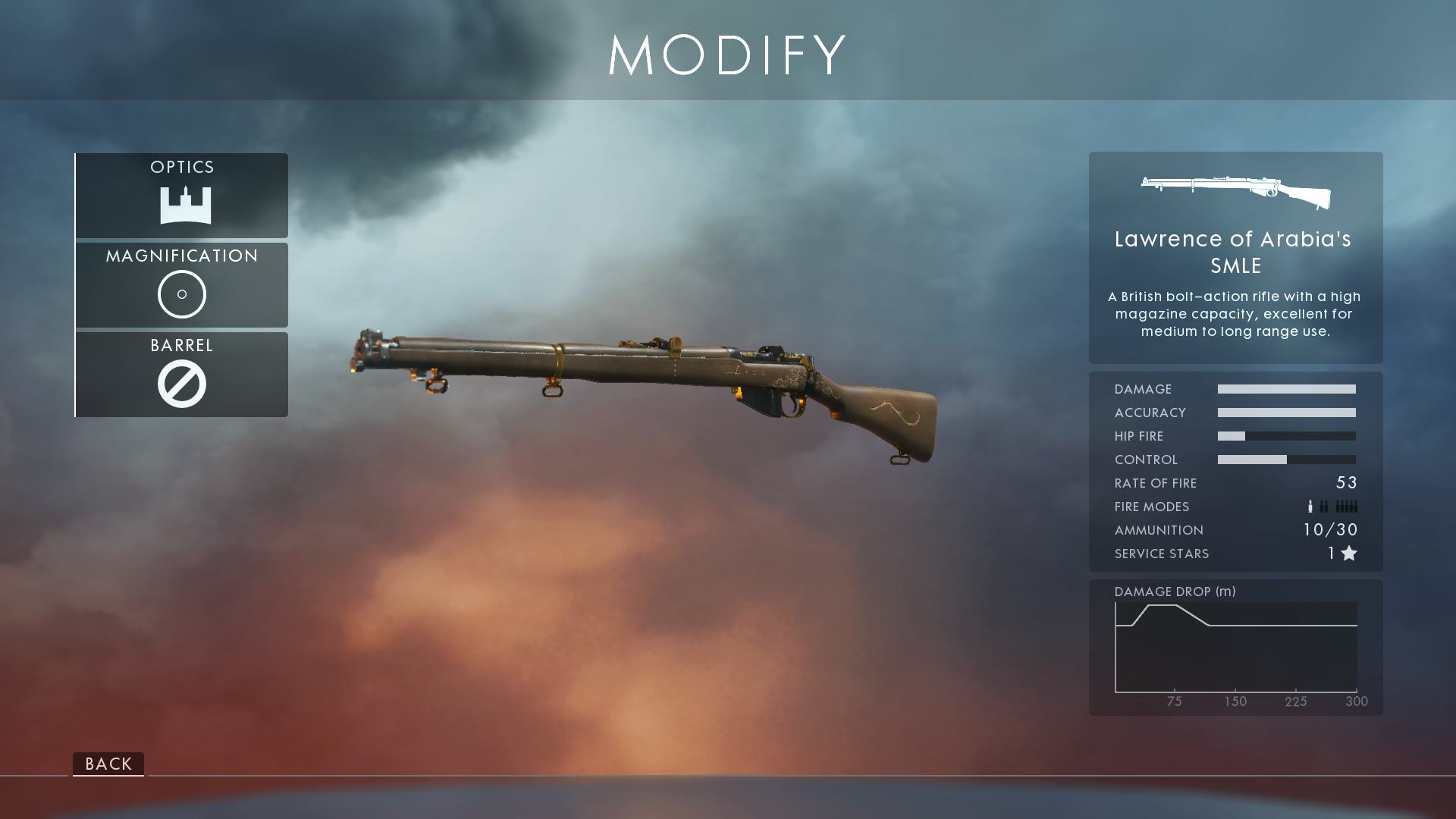This screenshot has height=819, width=1456.
Task: Click the single-shot fire mode bullet icon
Action: (x=1310, y=506)
